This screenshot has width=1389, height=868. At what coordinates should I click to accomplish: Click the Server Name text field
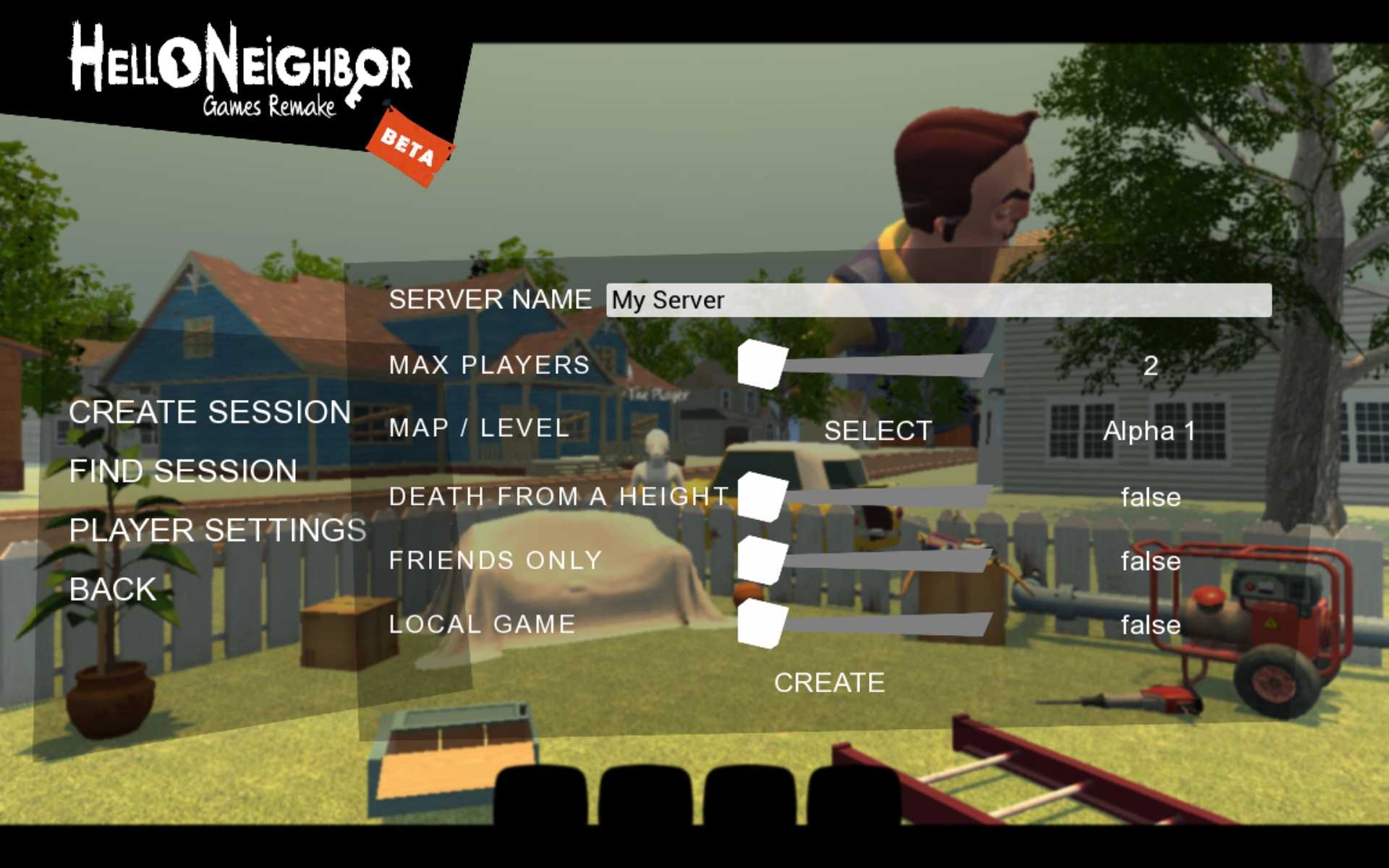pyautogui.click(x=938, y=300)
